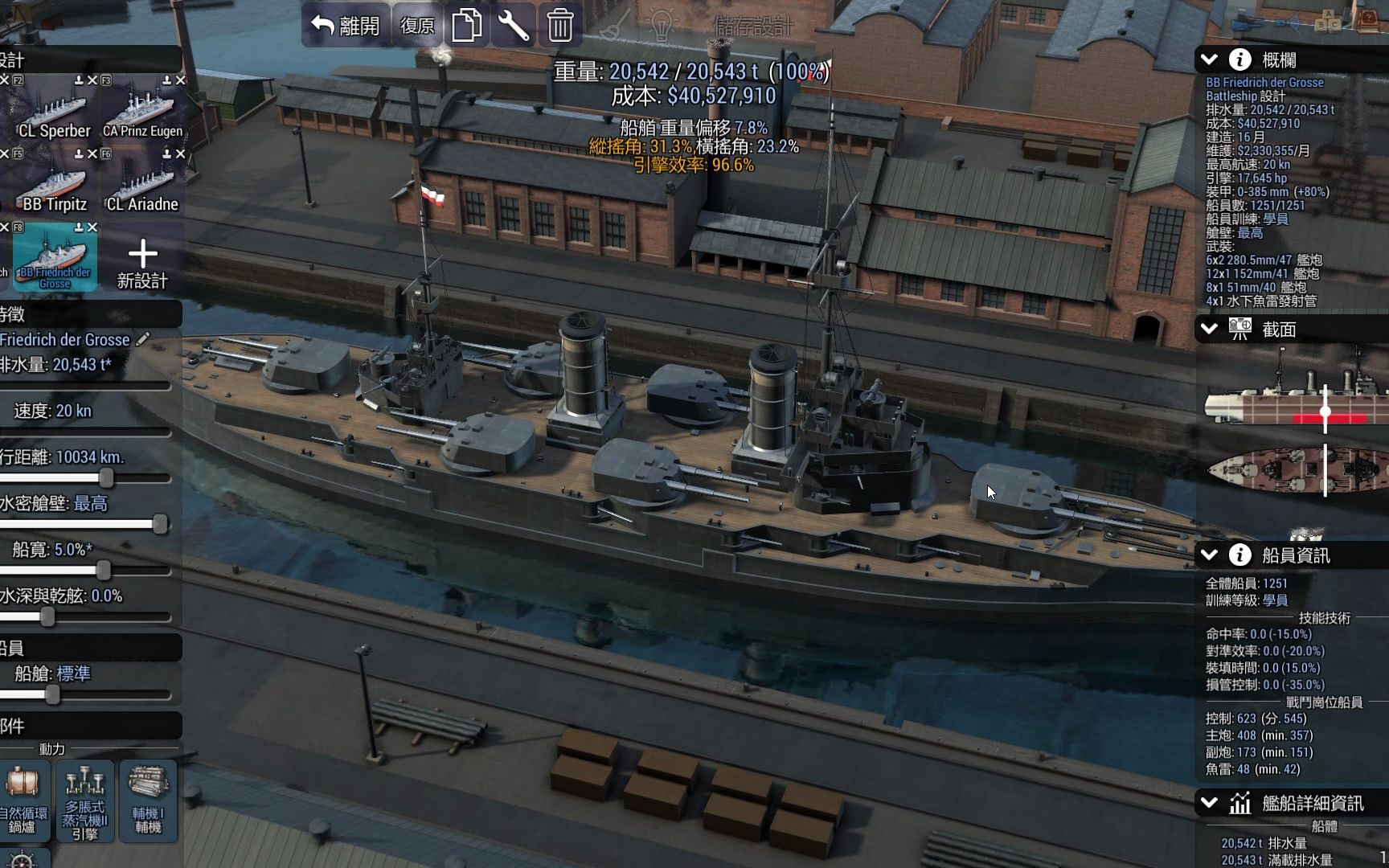Open the 自然循環鍋爐 boiler component
1389x868 pixels.
coord(23,800)
